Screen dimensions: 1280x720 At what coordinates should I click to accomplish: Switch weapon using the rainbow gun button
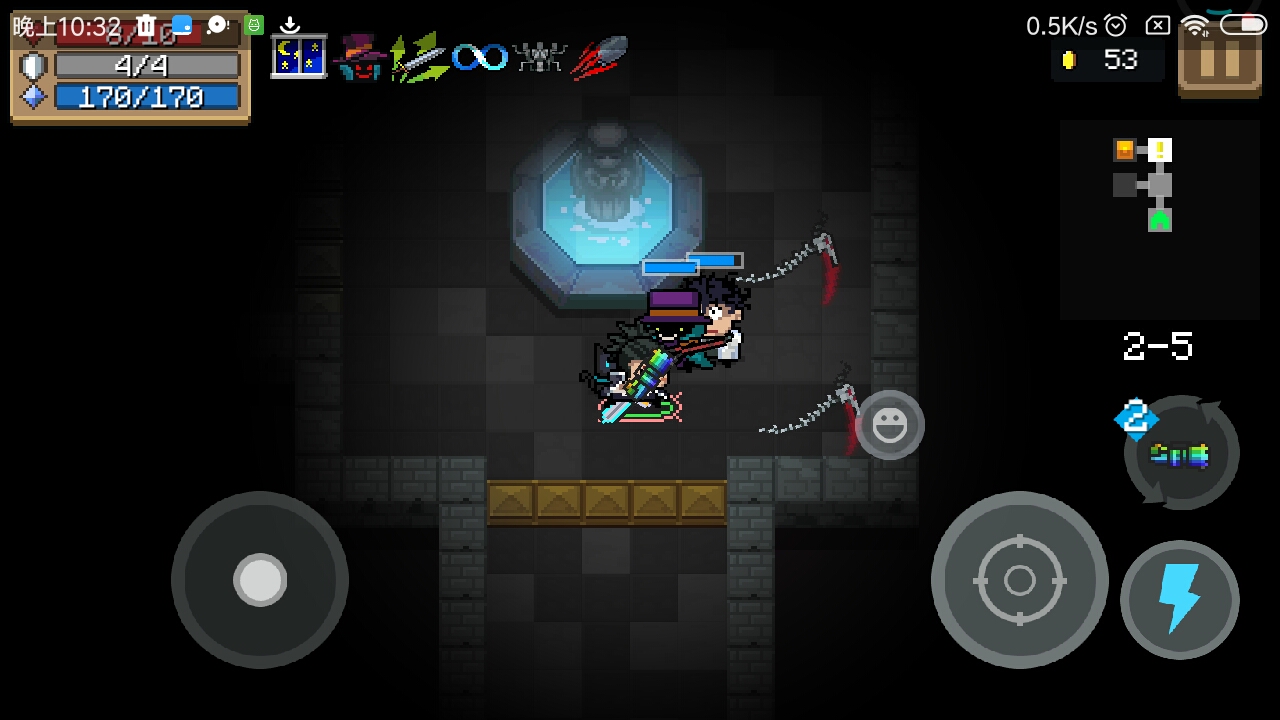pyautogui.click(x=1181, y=454)
